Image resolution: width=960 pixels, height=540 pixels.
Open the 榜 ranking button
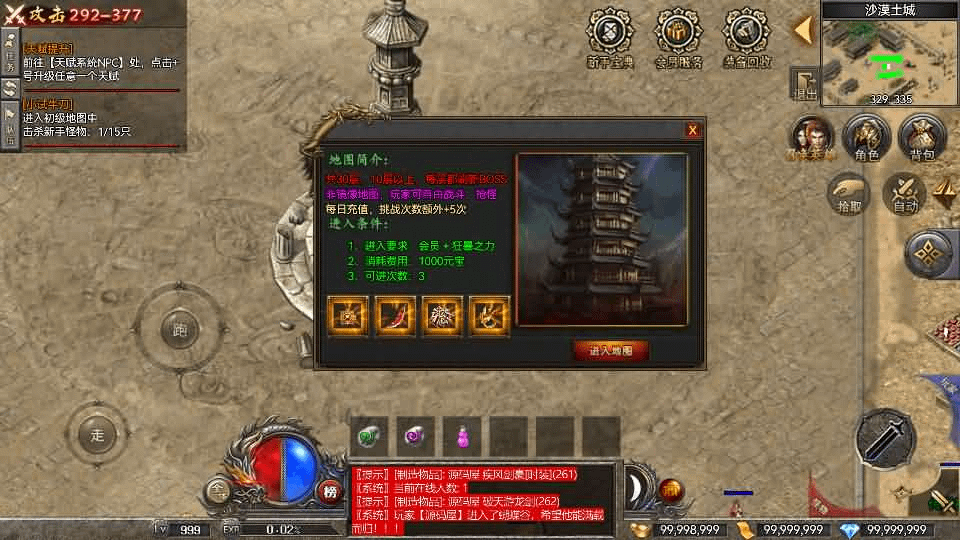pos(330,491)
